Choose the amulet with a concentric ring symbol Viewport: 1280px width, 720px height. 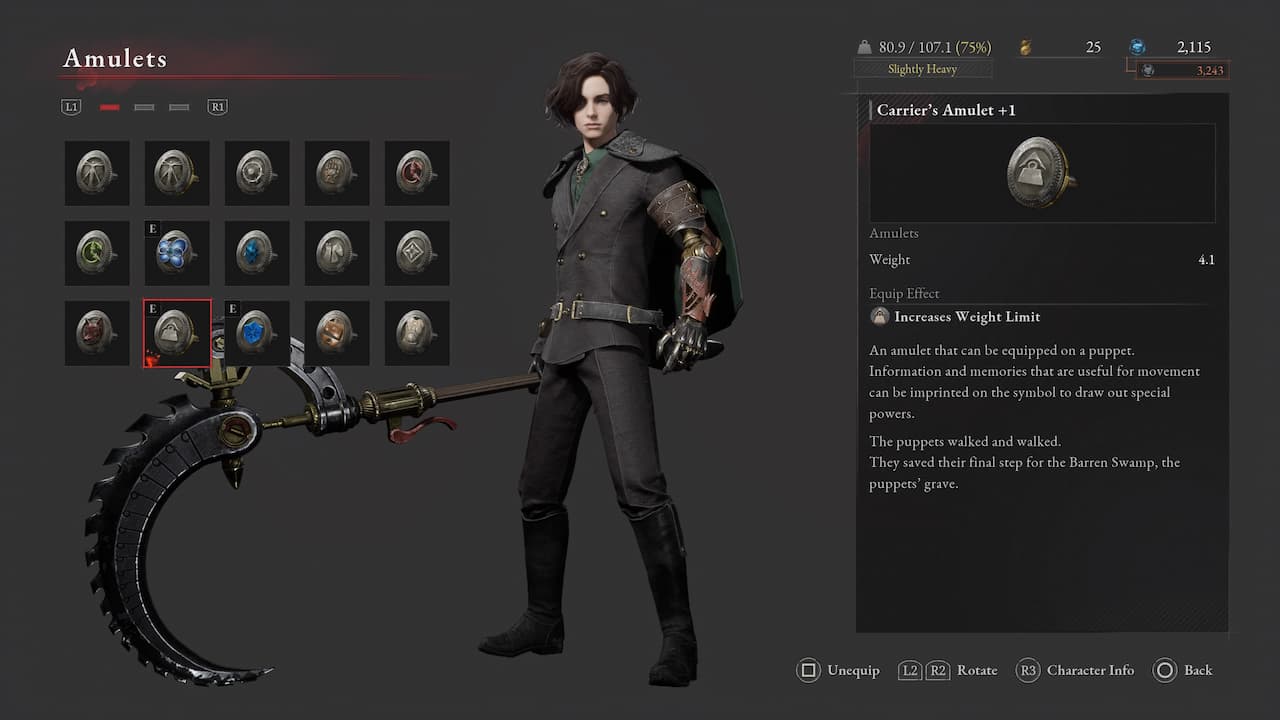pos(257,173)
